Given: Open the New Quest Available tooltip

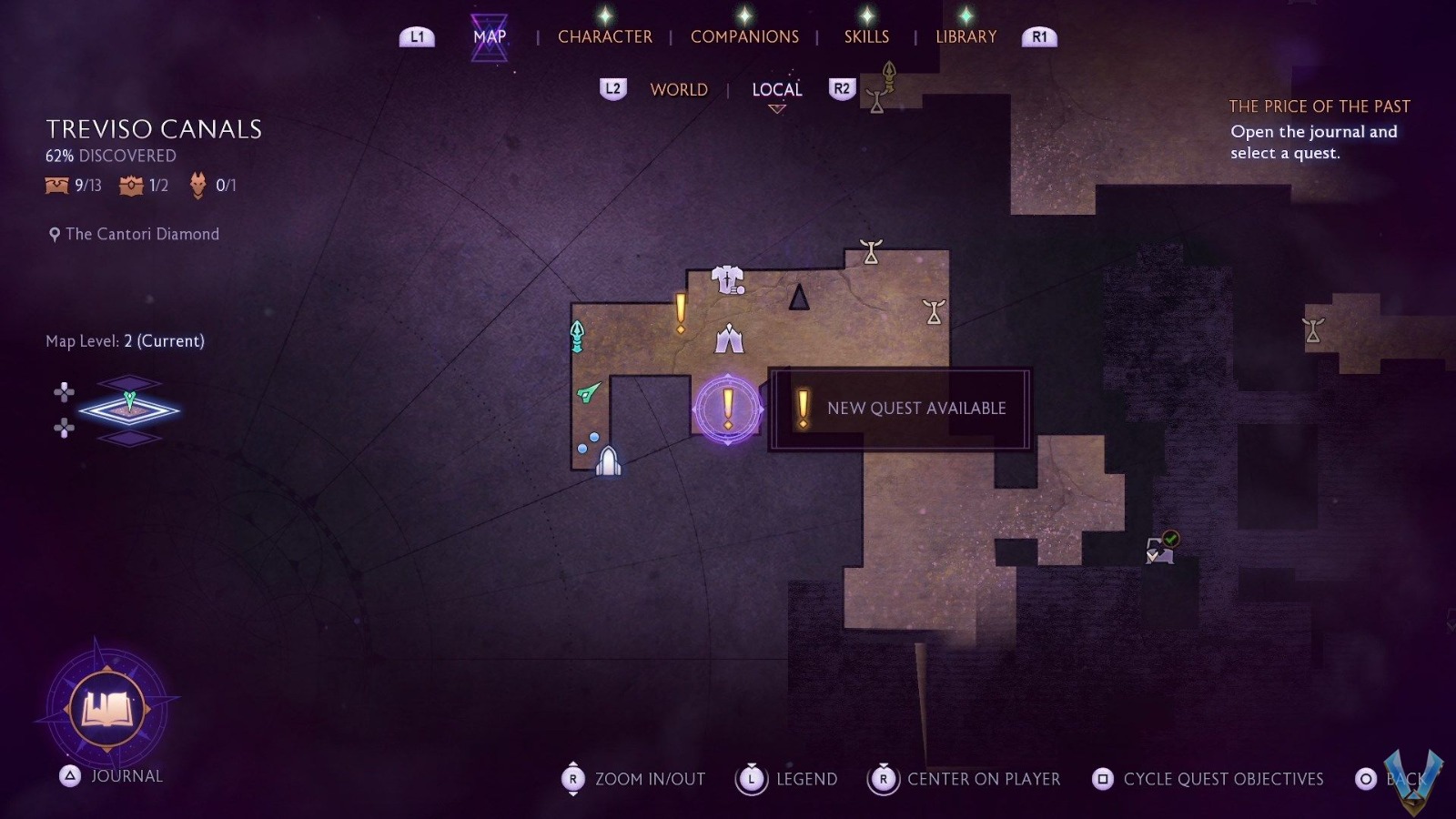Looking at the screenshot, I should coord(901,409).
